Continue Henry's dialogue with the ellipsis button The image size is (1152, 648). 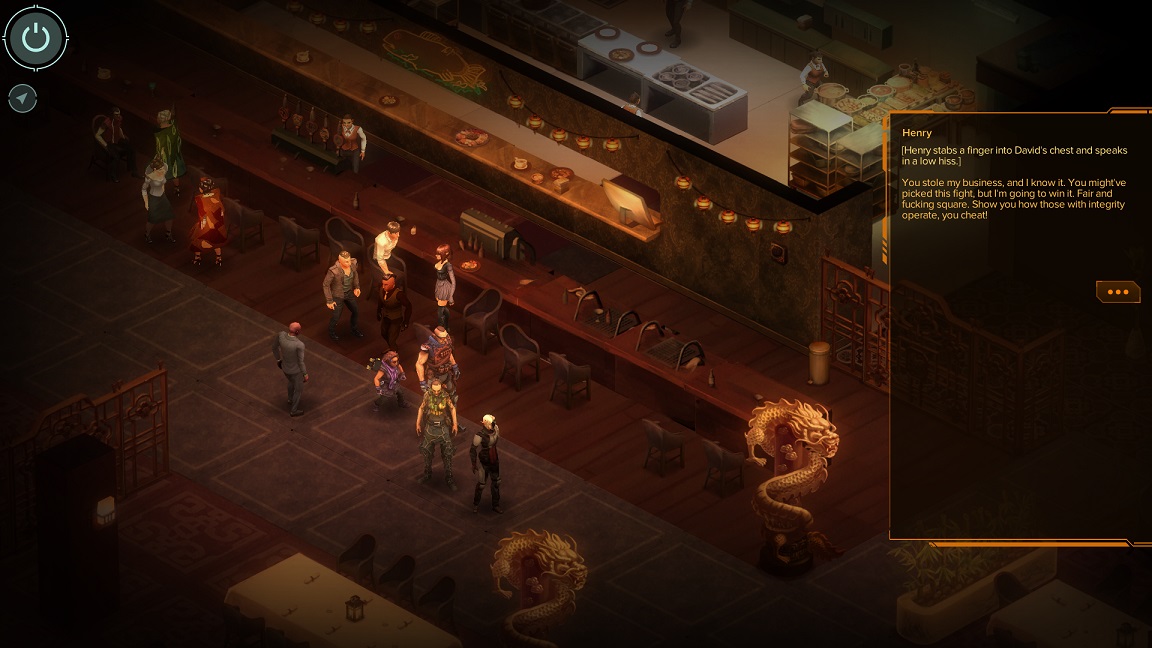1117,292
